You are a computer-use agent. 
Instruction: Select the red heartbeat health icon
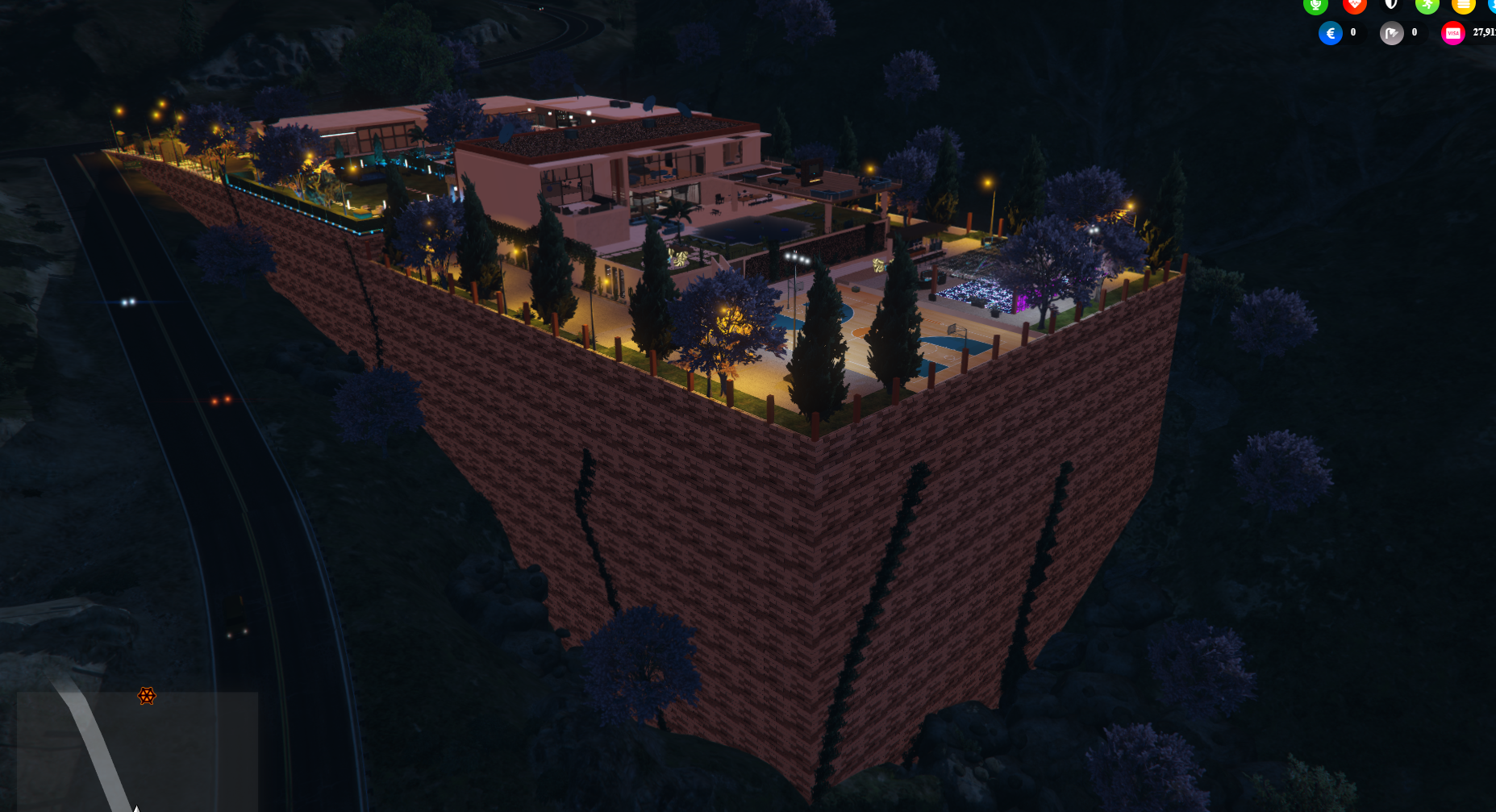(x=1354, y=5)
